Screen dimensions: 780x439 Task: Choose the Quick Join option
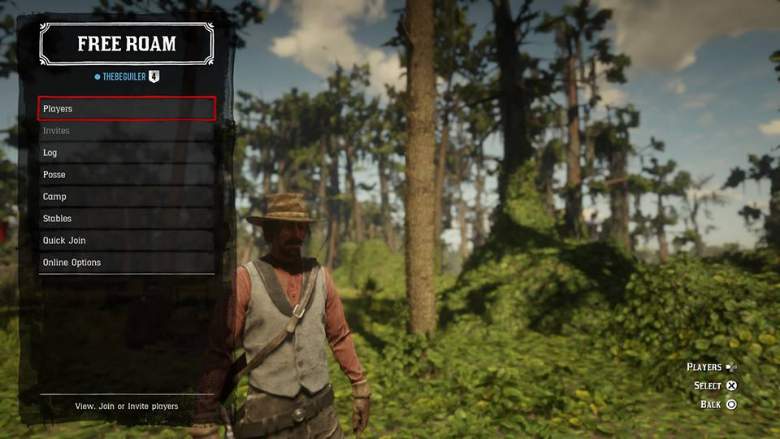coord(127,241)
